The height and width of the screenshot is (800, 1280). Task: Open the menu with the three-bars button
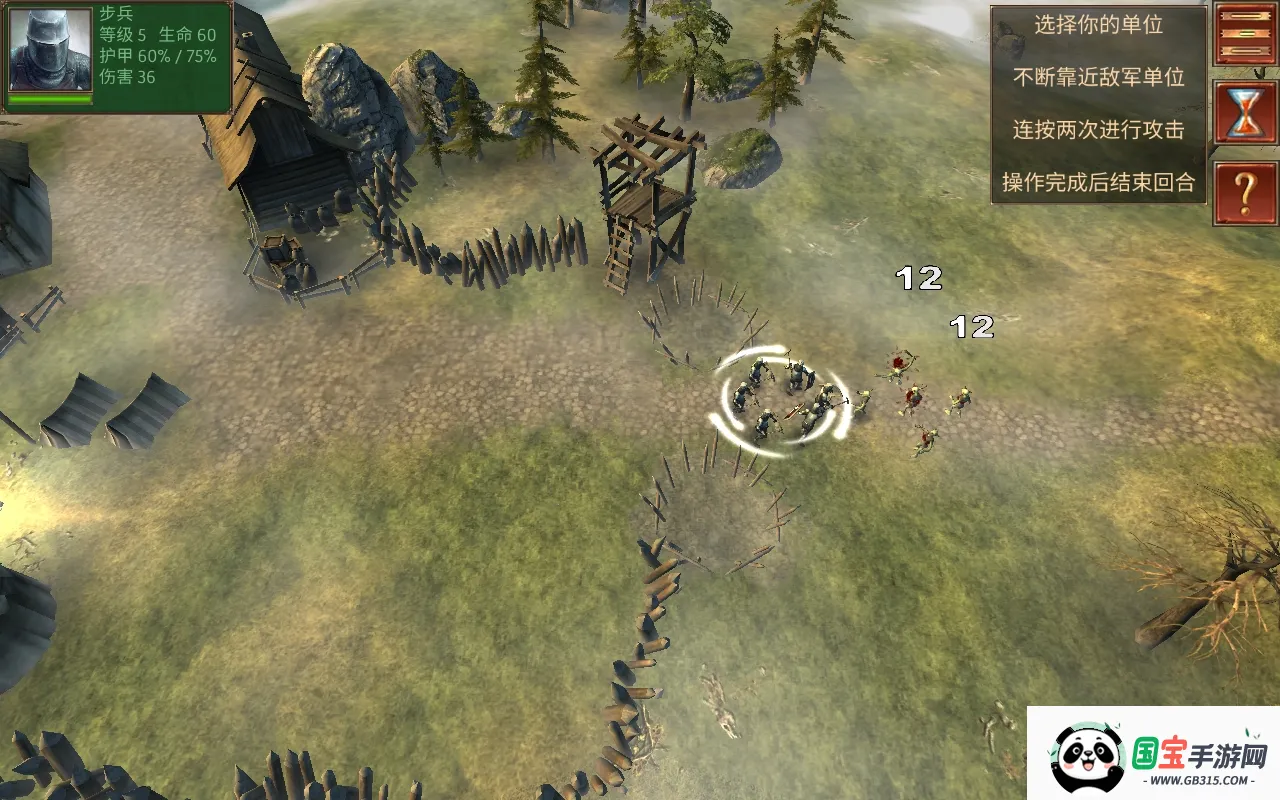(1245, 34)
